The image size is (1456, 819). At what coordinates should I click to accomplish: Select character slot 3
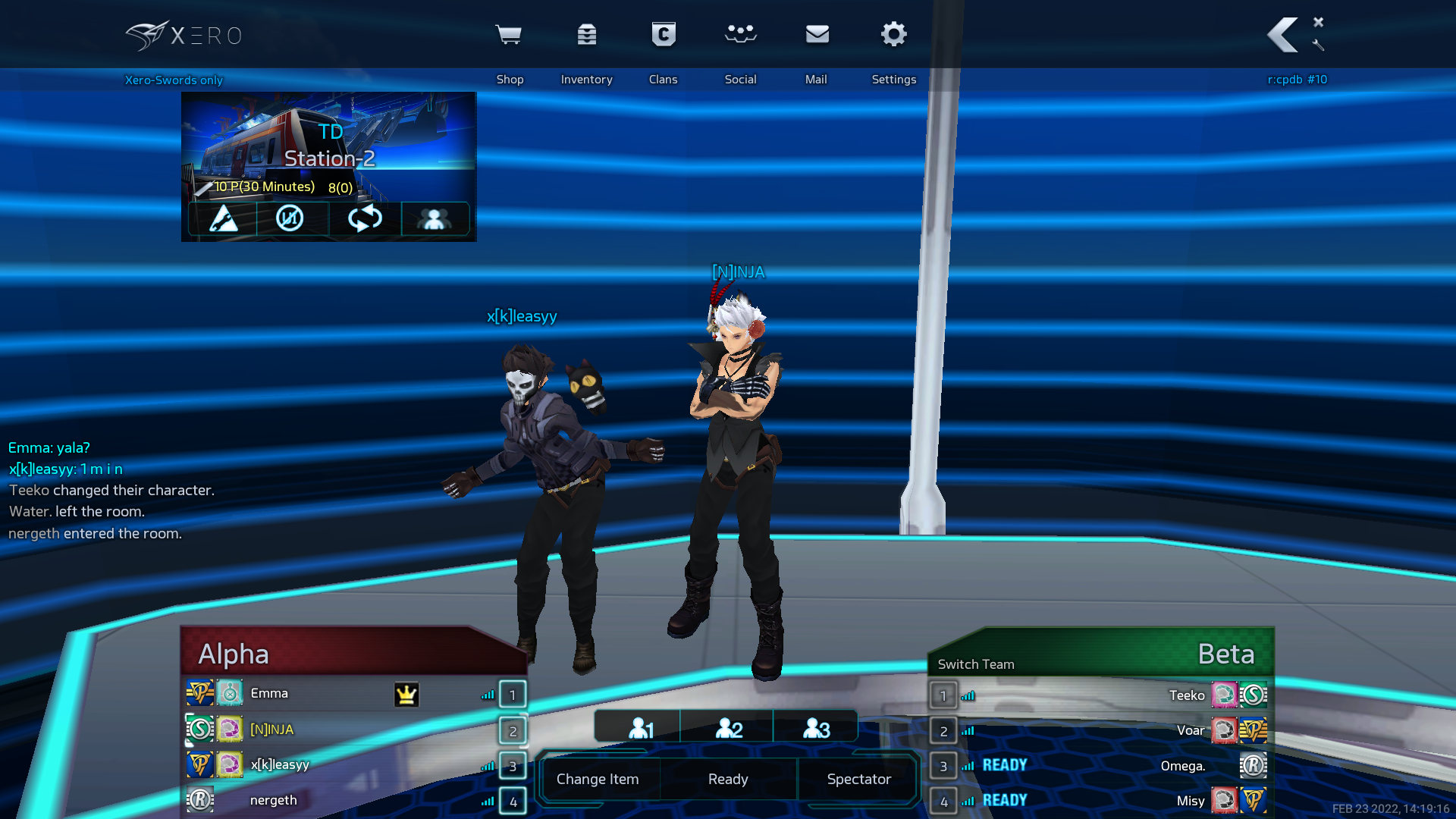816,728
